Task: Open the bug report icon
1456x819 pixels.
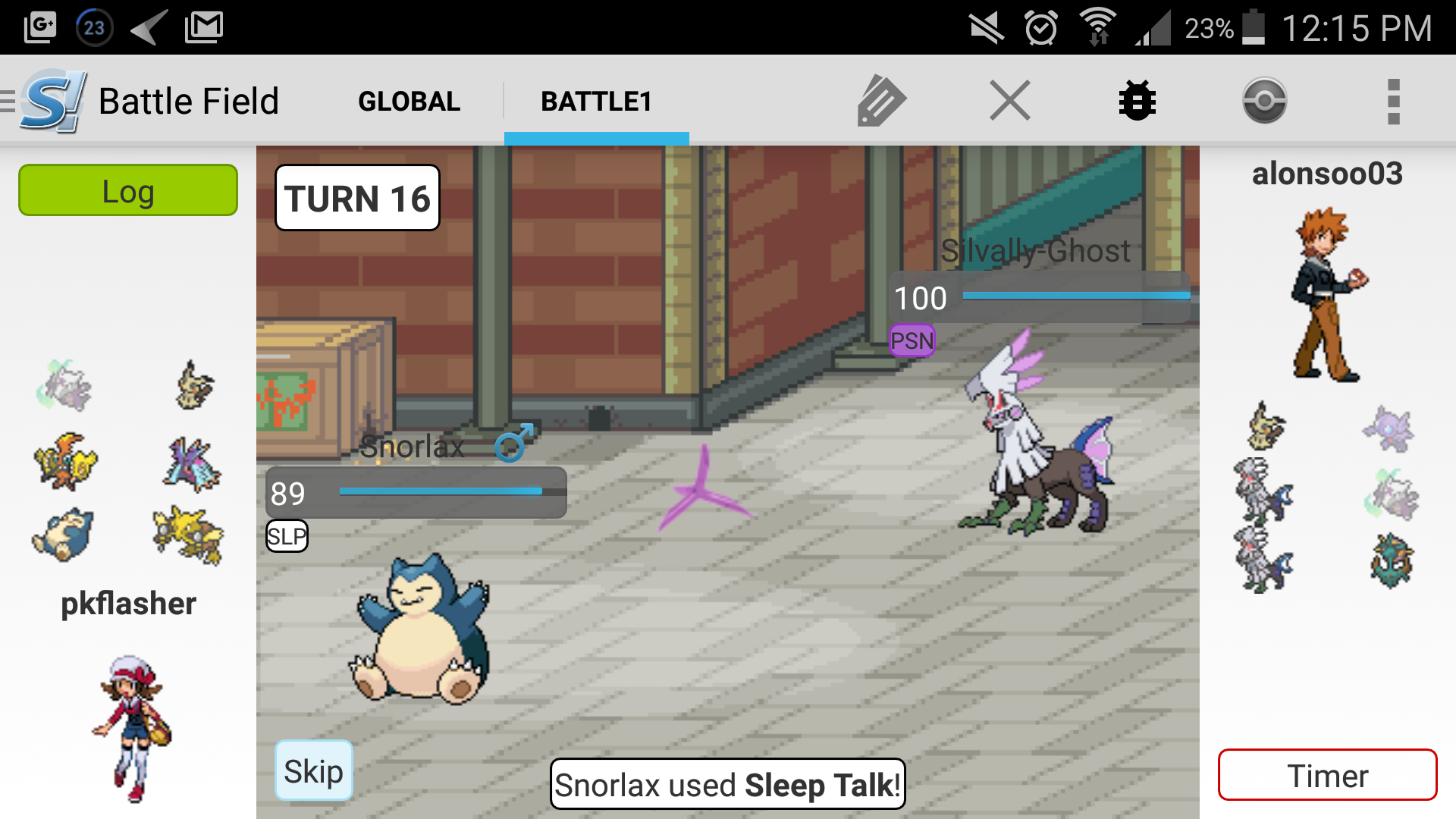Action: tap(1137, 101)
